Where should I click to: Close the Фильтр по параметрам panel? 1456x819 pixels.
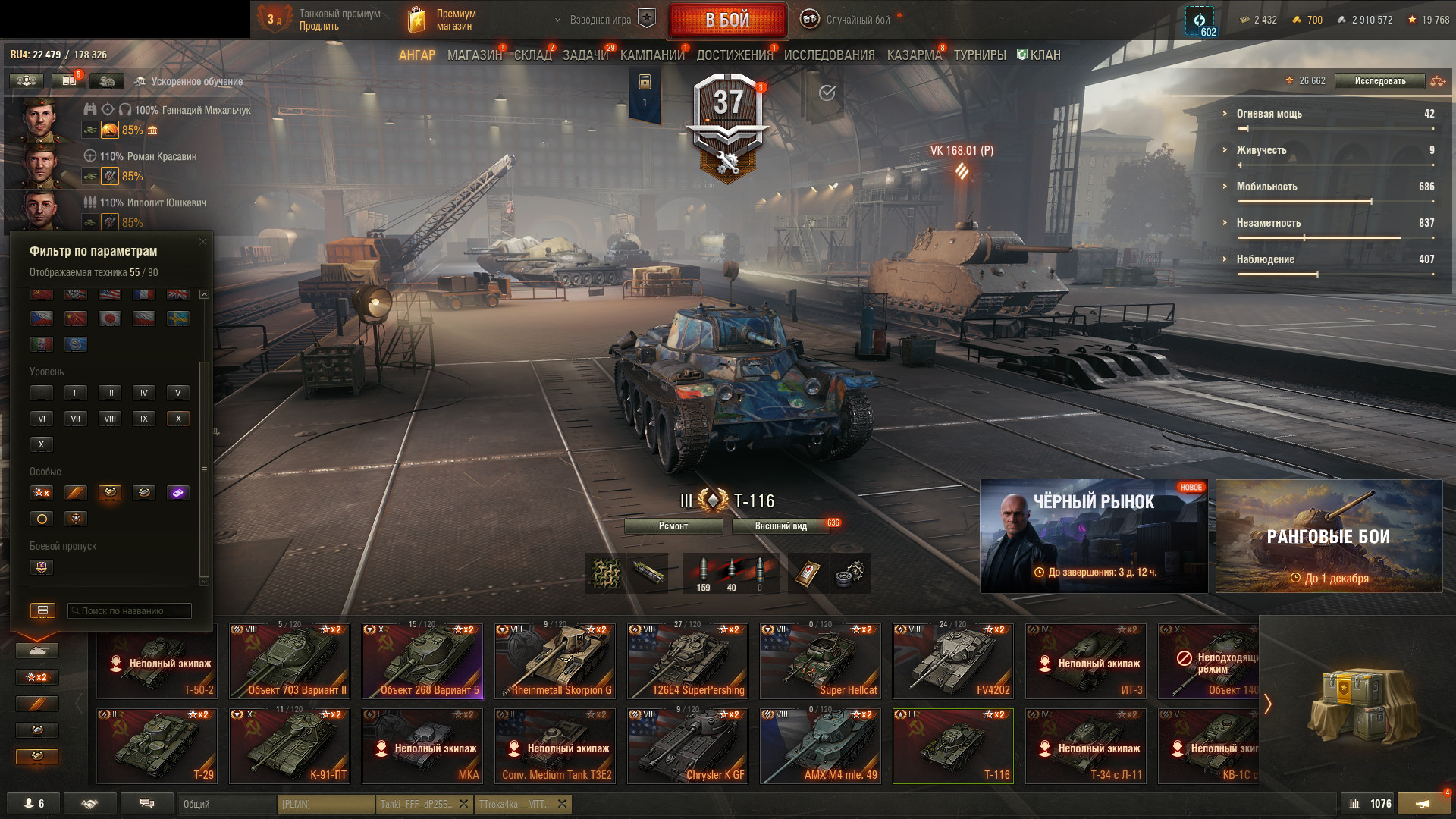[x=202, y=242]
